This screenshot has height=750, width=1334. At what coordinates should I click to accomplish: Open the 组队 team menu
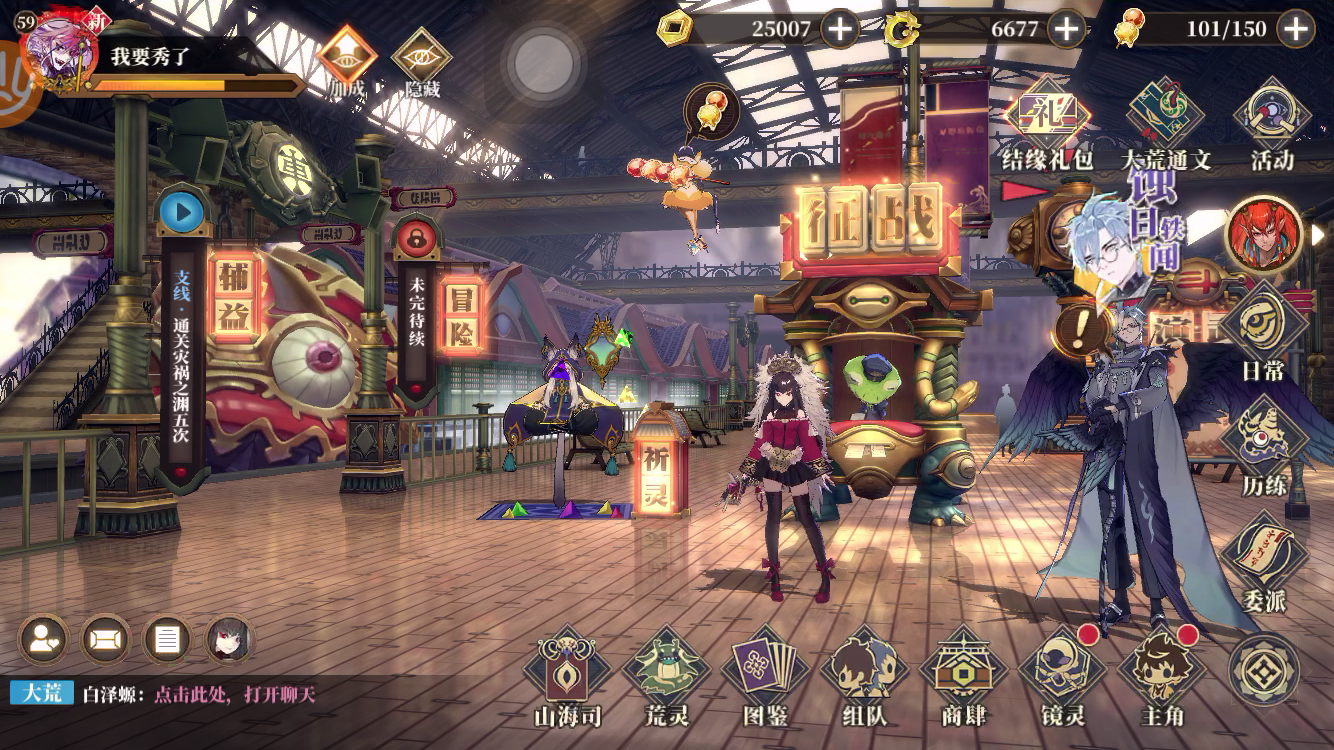(865, 670)
